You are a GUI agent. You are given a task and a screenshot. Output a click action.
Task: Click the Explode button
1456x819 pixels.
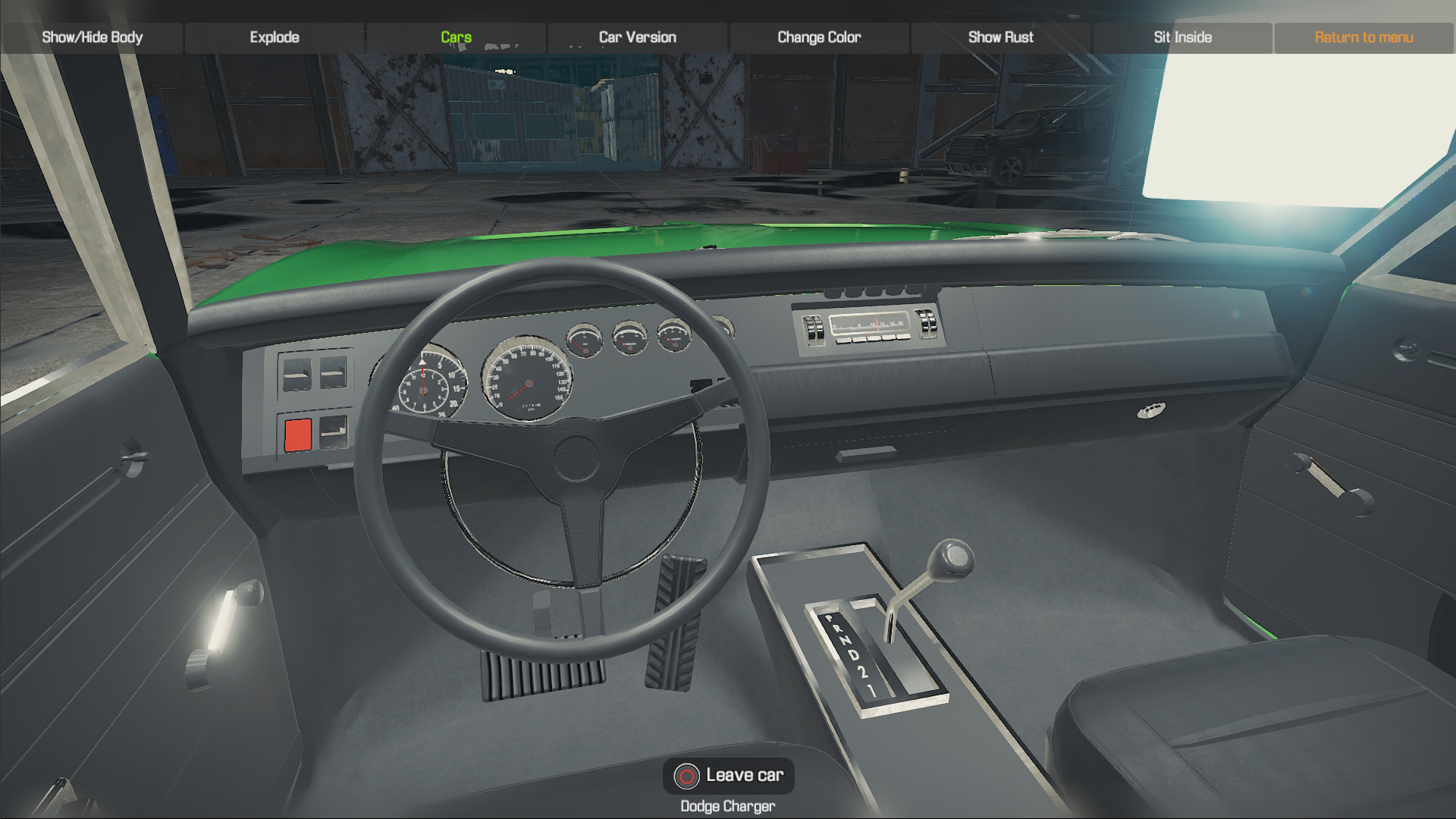coord(275,36)
